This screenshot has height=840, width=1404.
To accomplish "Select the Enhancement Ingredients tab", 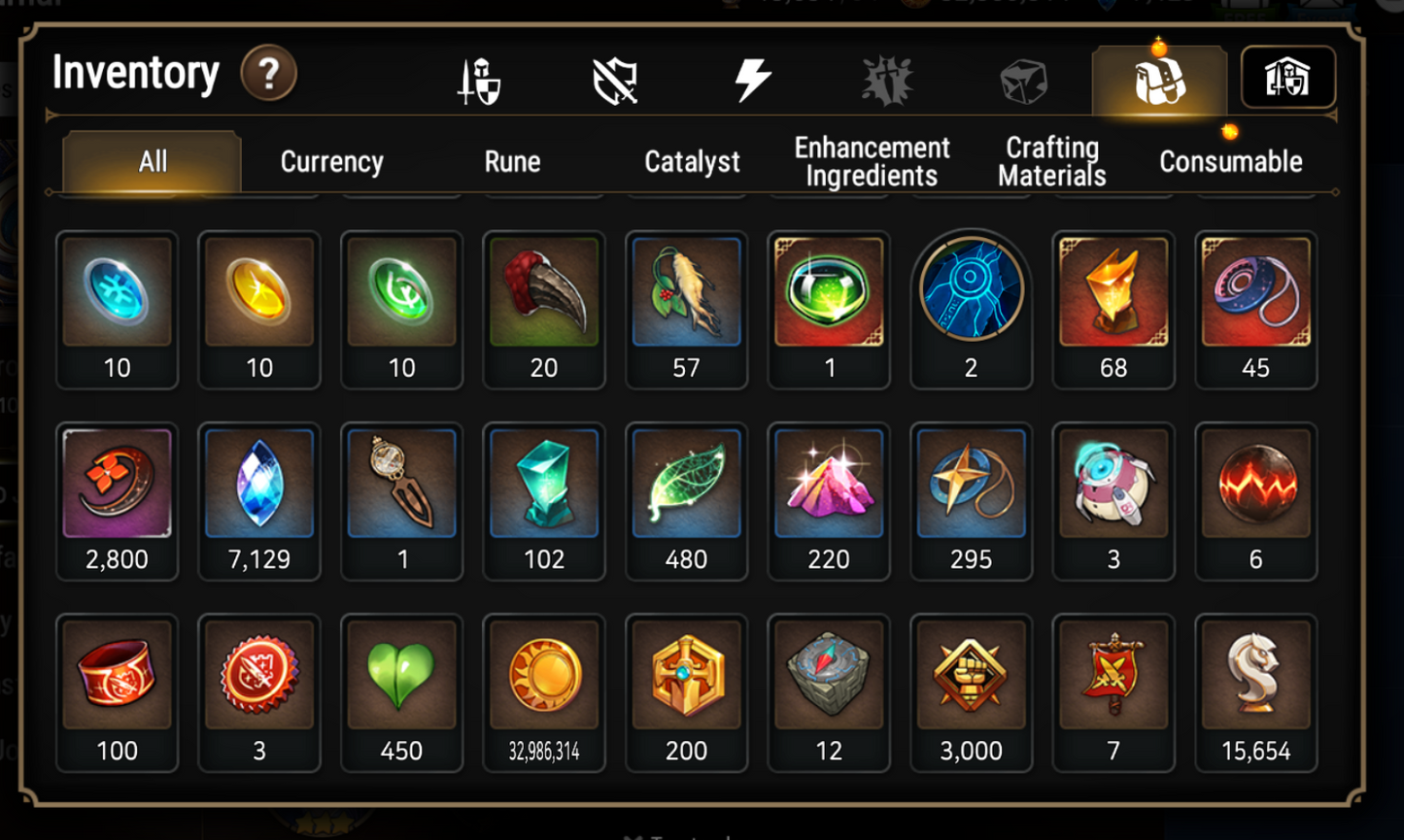I will 870,161.
